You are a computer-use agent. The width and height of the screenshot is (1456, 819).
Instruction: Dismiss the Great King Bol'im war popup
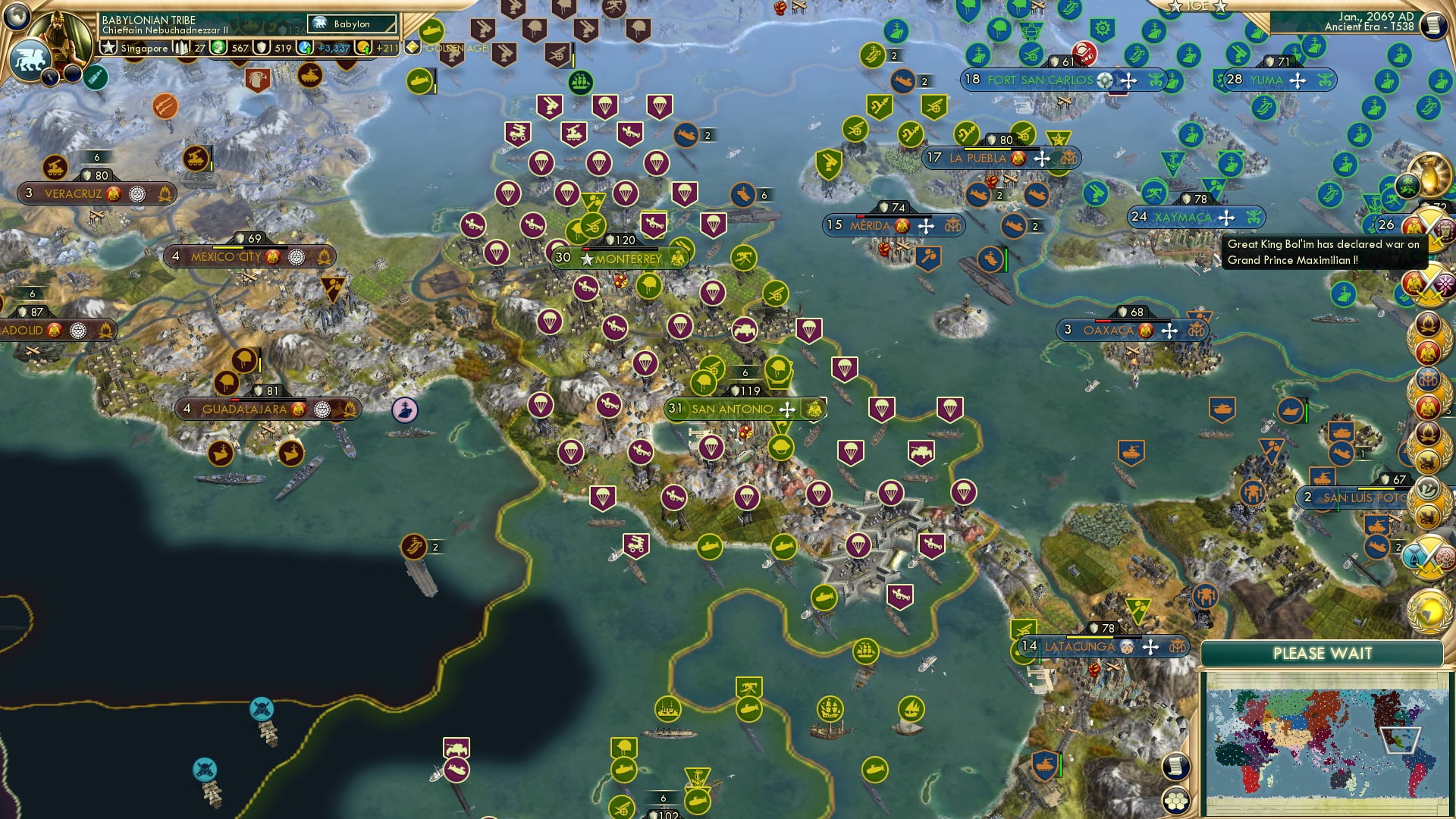pyautogui.click(x=1326, y=254)
